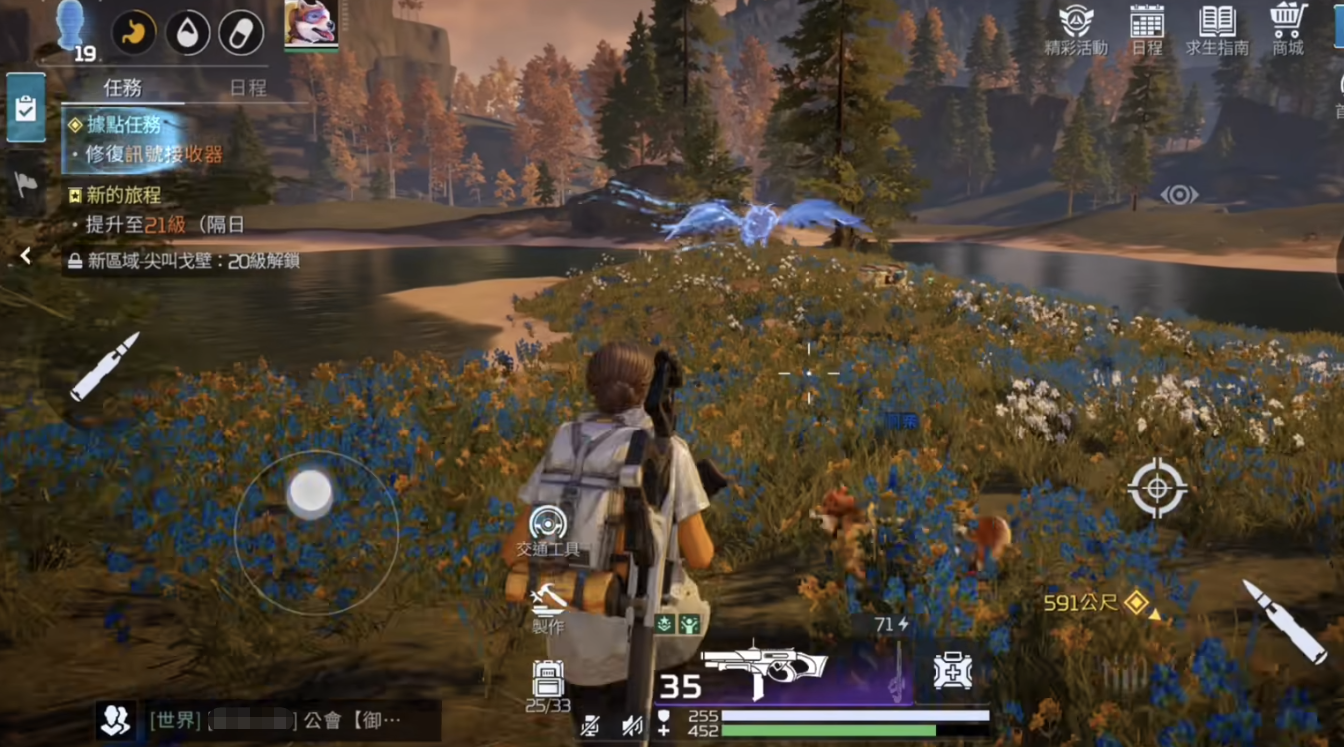This screenshot has height=747, width=1344.
Task: Click the player avatar showing level 19
Action: click(72, 30)
